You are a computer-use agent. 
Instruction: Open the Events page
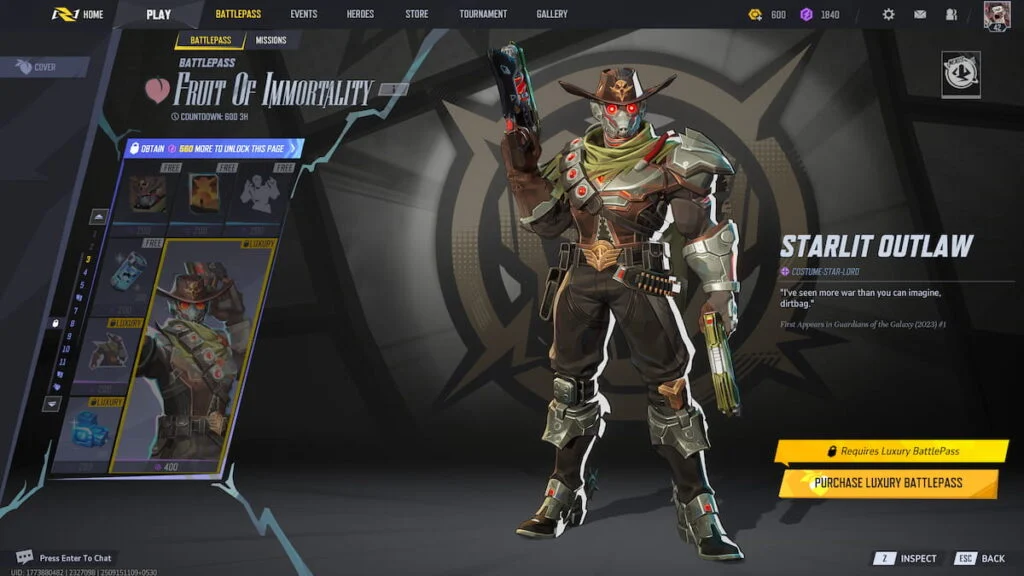(304, 14)
